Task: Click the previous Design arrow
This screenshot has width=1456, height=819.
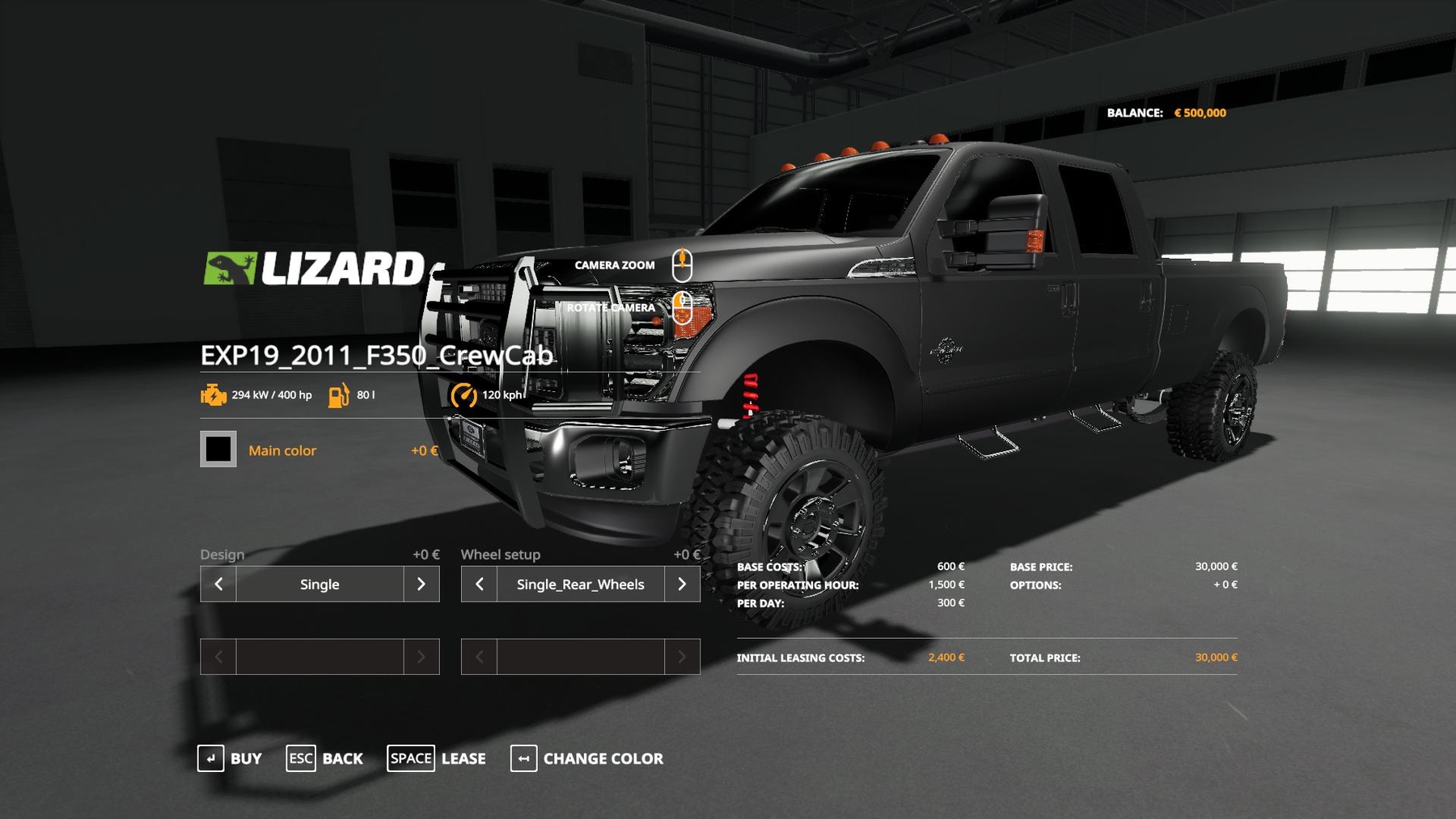Action: [218, 584]
